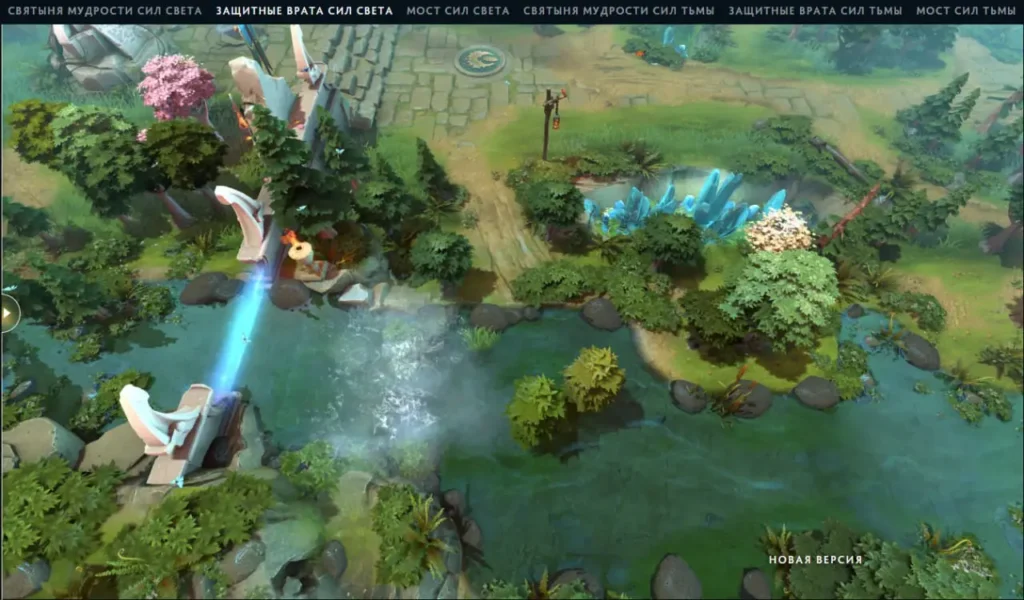Select the Защитные врата сил света tab
Viewport: 1024px width, 600px height.
[x=304, y=11]
